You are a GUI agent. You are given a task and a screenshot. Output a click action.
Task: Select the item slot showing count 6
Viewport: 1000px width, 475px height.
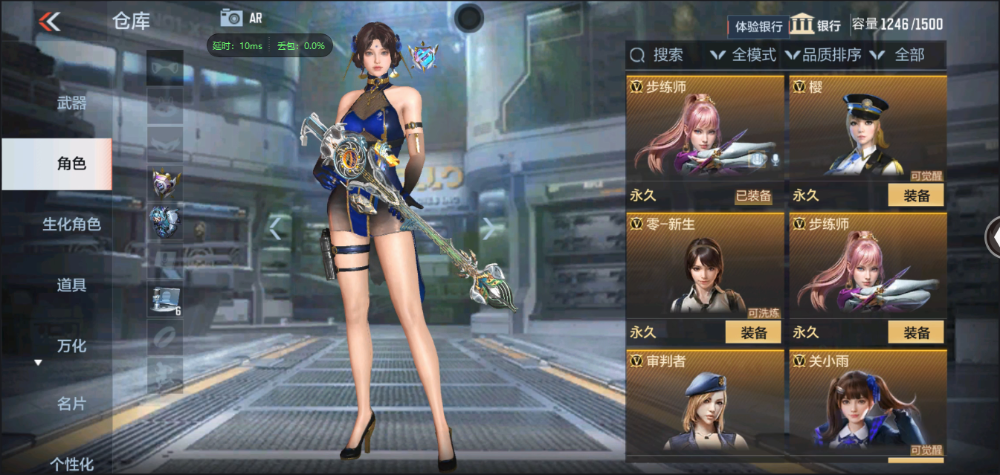(x=165, y=298)
